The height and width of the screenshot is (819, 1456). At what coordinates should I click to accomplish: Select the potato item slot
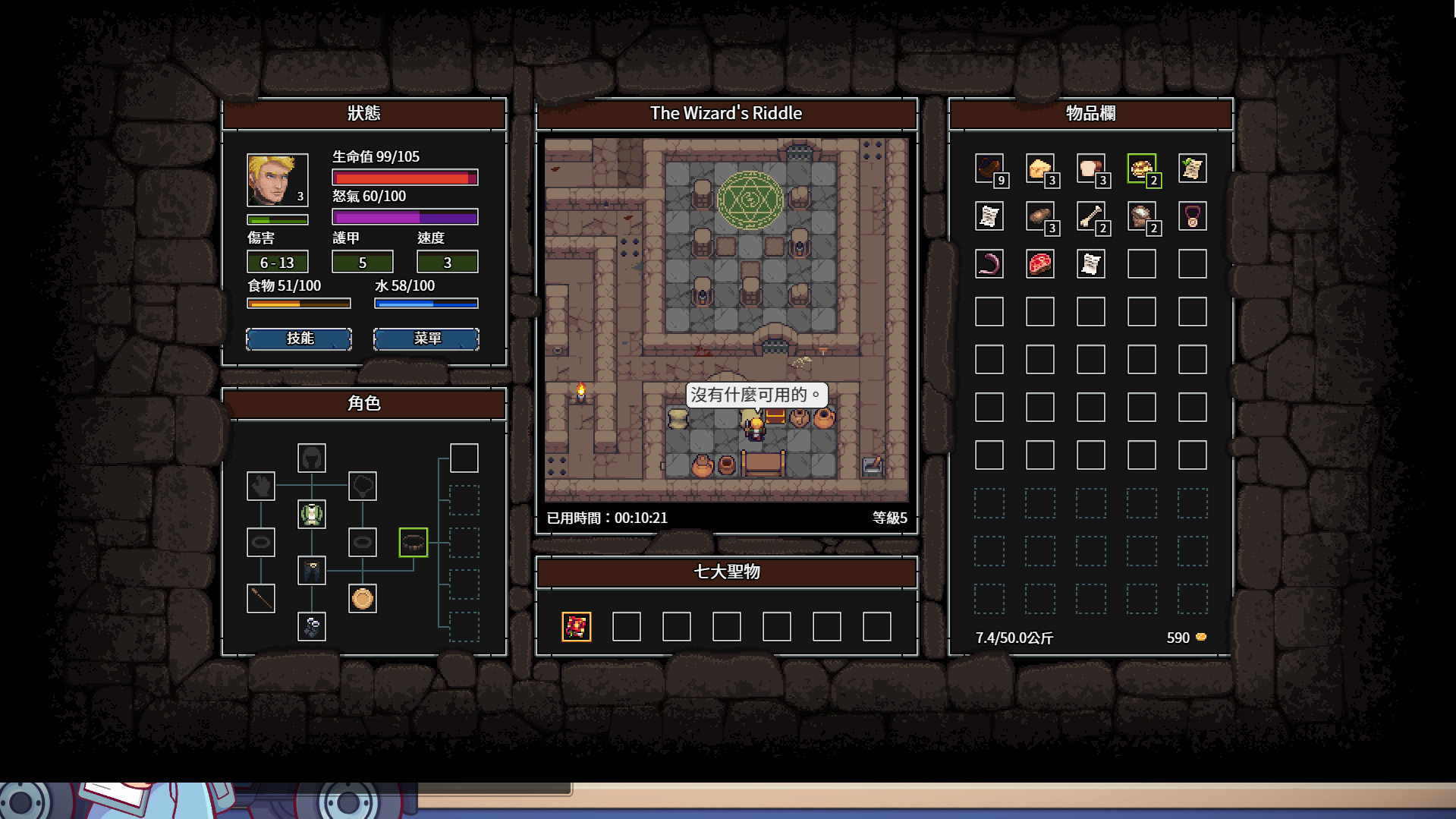click(x=1039, y=216)
